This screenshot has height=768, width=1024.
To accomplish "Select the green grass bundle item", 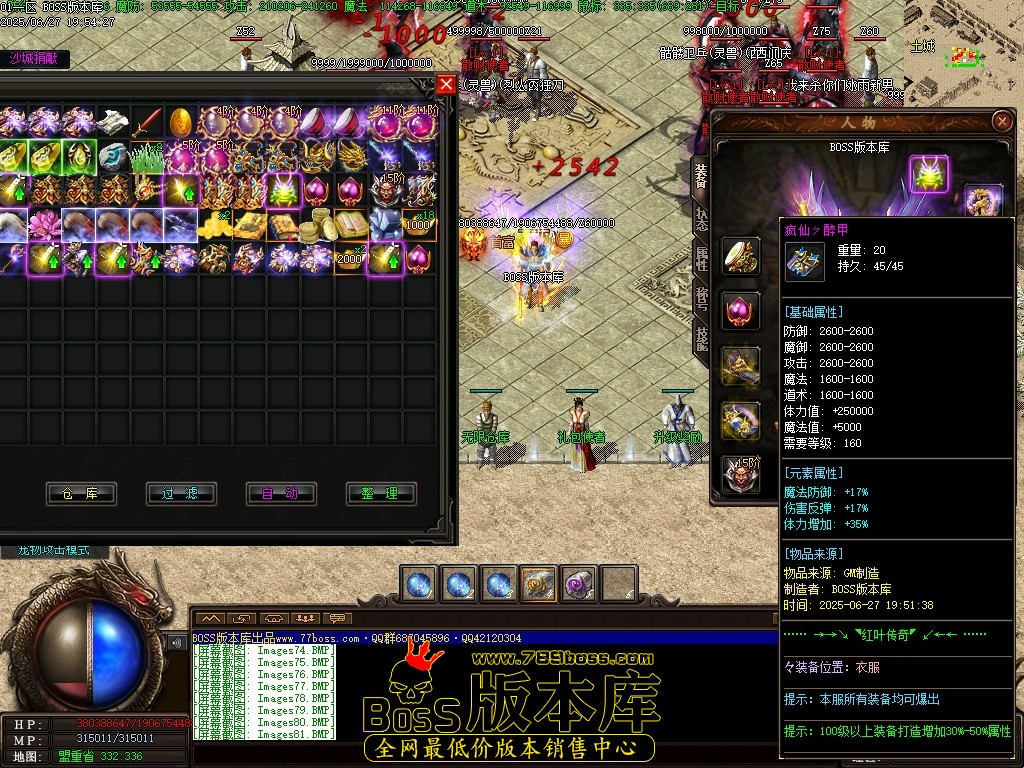I will [147, 157].
